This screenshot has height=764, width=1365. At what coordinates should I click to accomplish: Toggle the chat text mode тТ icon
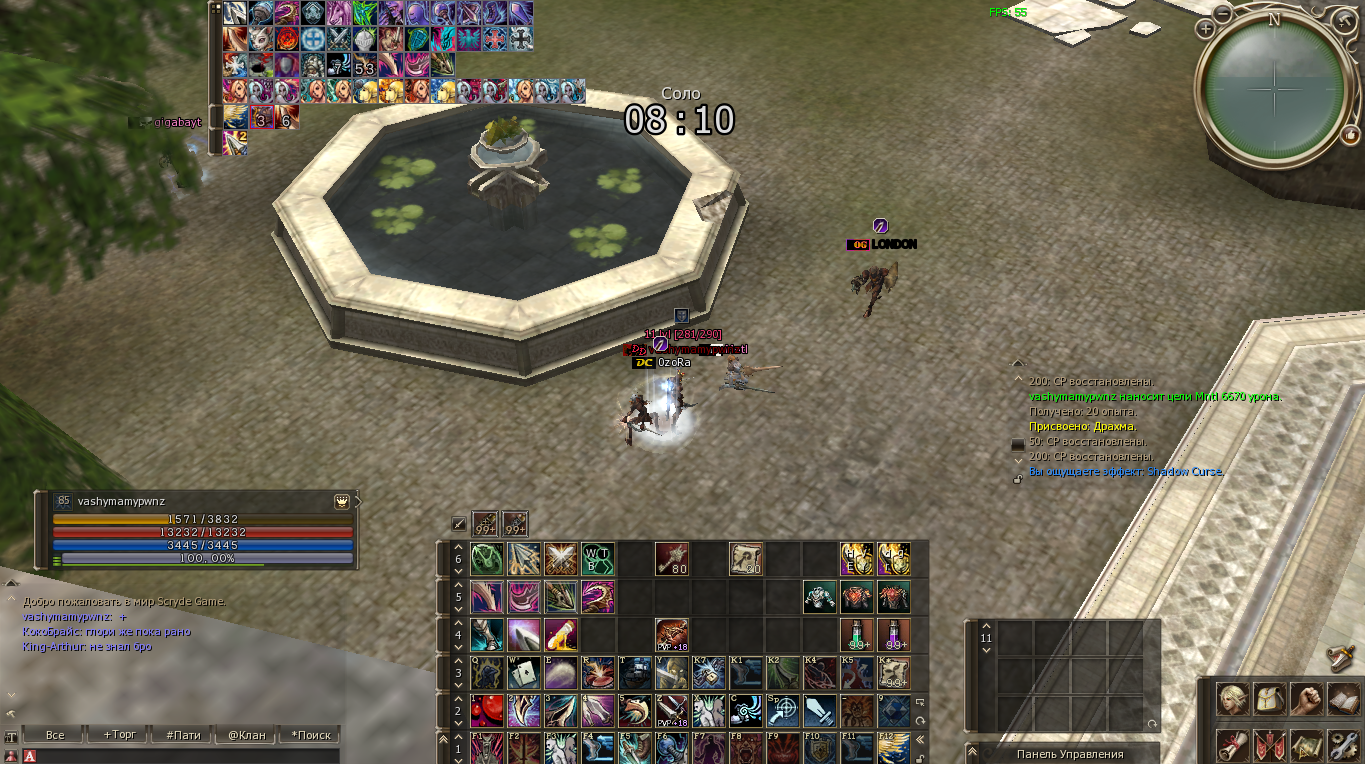[x=10, y=737]
